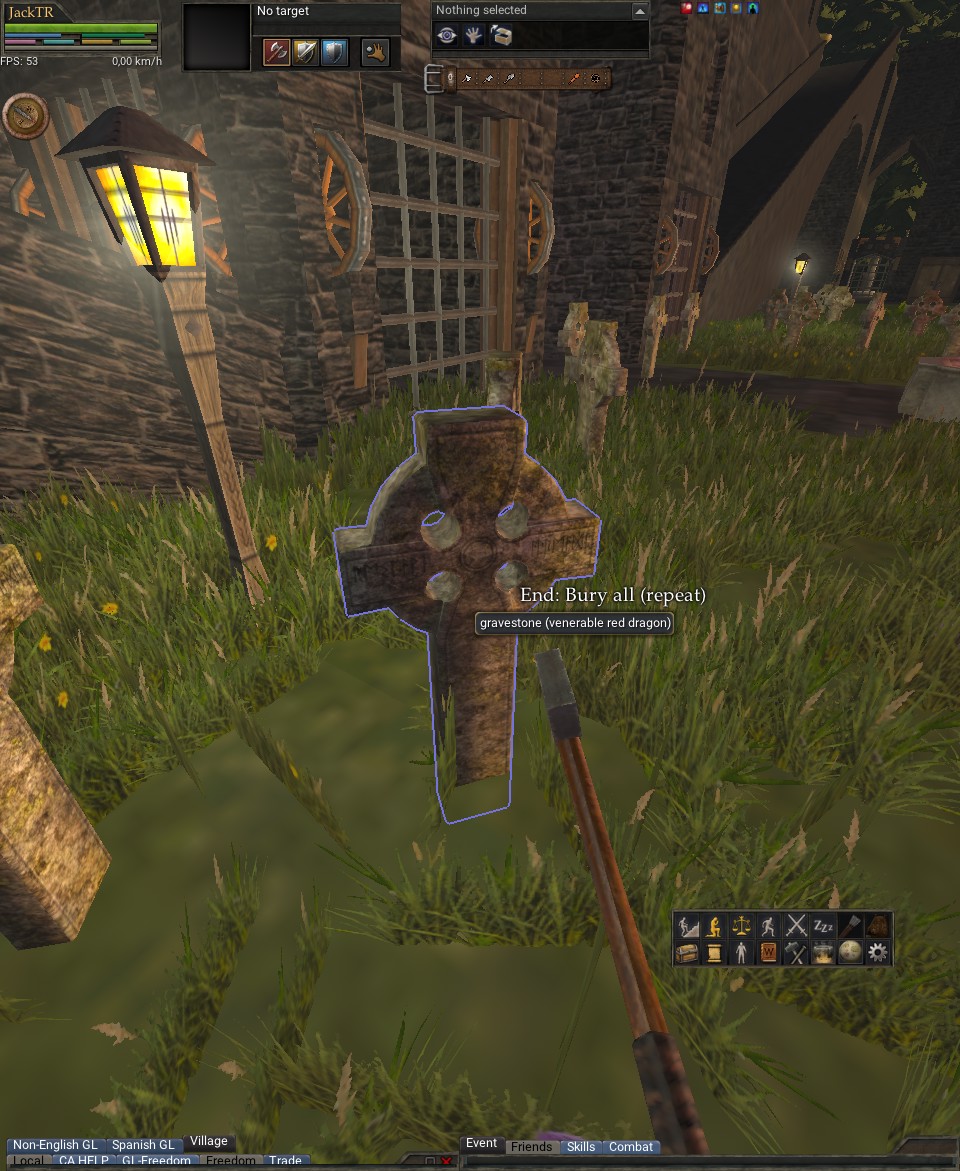Switch to the defensive blue shield stance
The image size is (960, 1171).
tap(335, 52)
